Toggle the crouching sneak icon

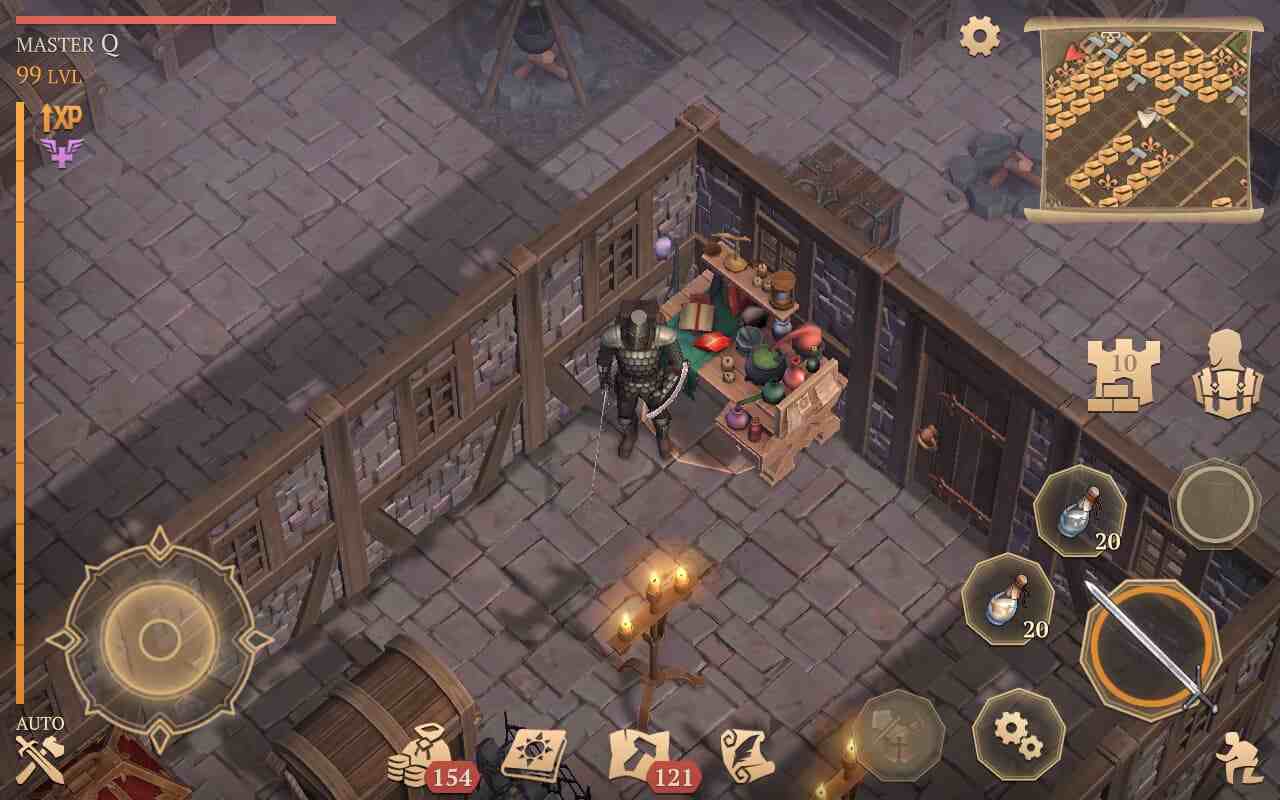[1238, 759]
